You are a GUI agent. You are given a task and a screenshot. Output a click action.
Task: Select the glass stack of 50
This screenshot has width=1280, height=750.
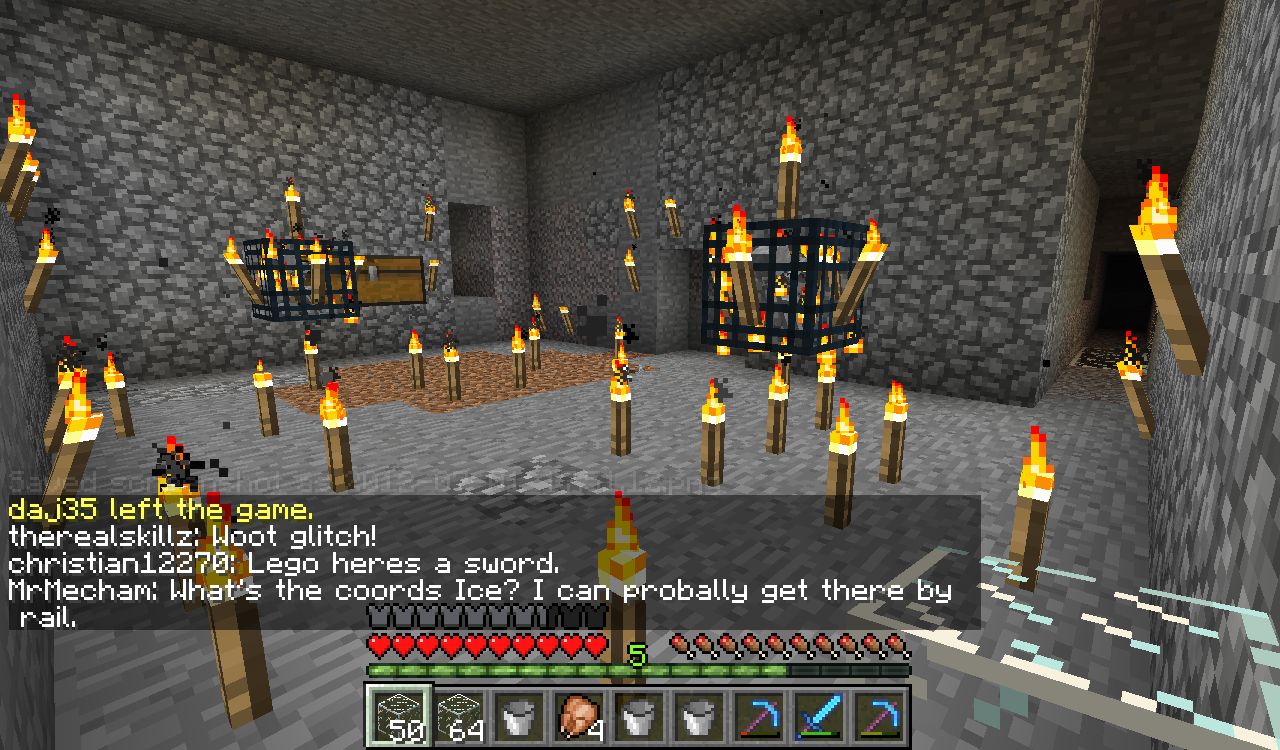(x=398, y=716)
